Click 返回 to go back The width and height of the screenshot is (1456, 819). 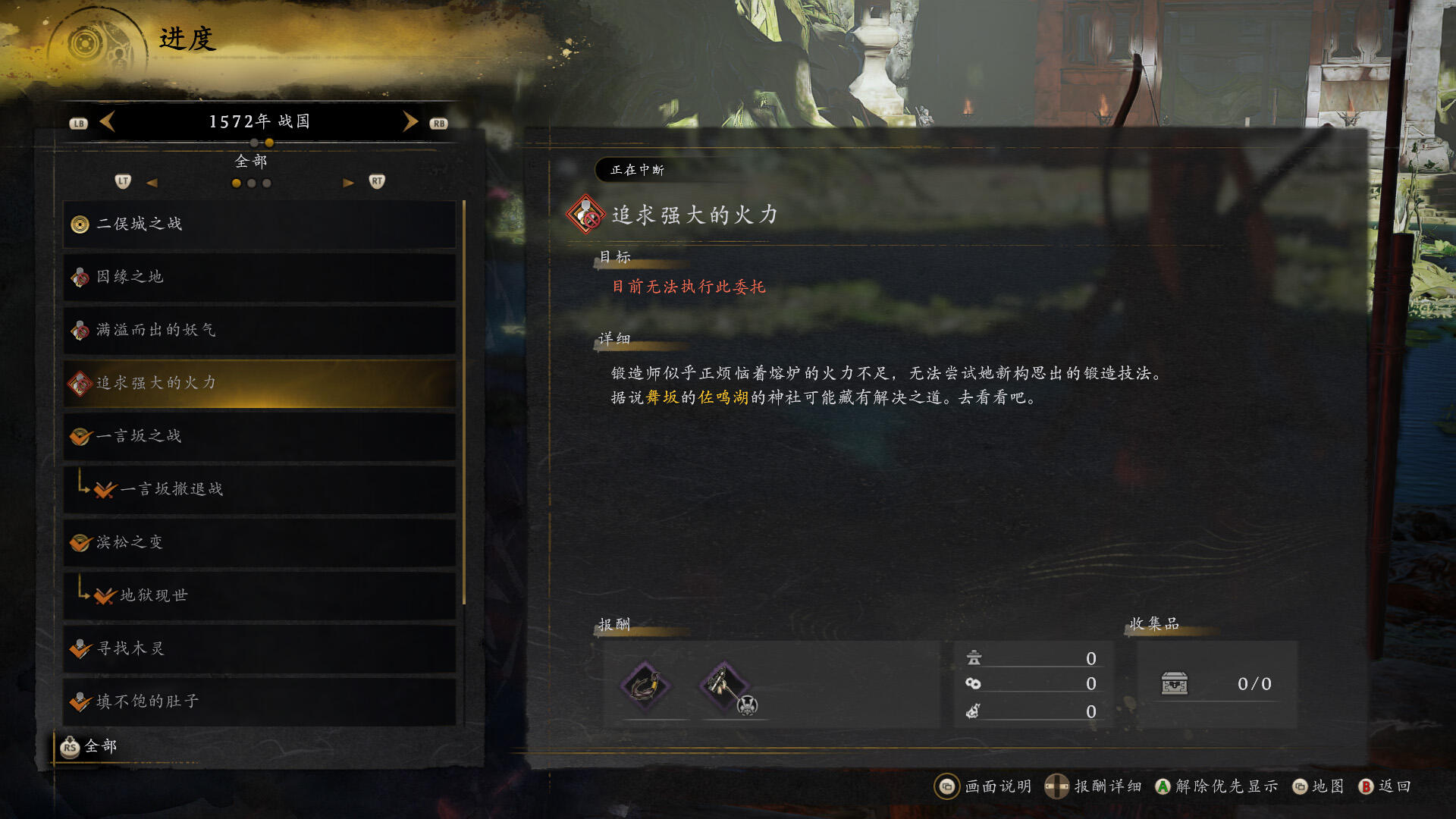tap(1385, 786)
